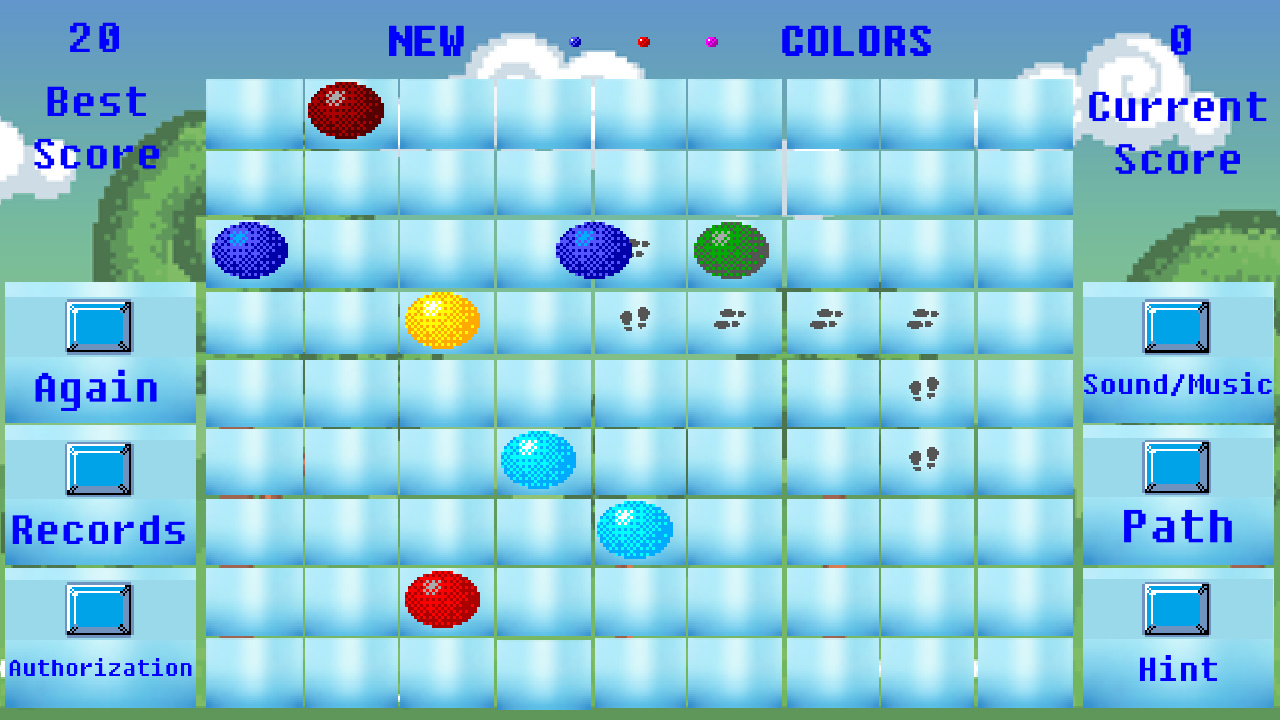Toggle sound using the Sound/Music control
The height and width of the screenshot is (720, 1280).
pyautogui.click(x=1178, y=325)
